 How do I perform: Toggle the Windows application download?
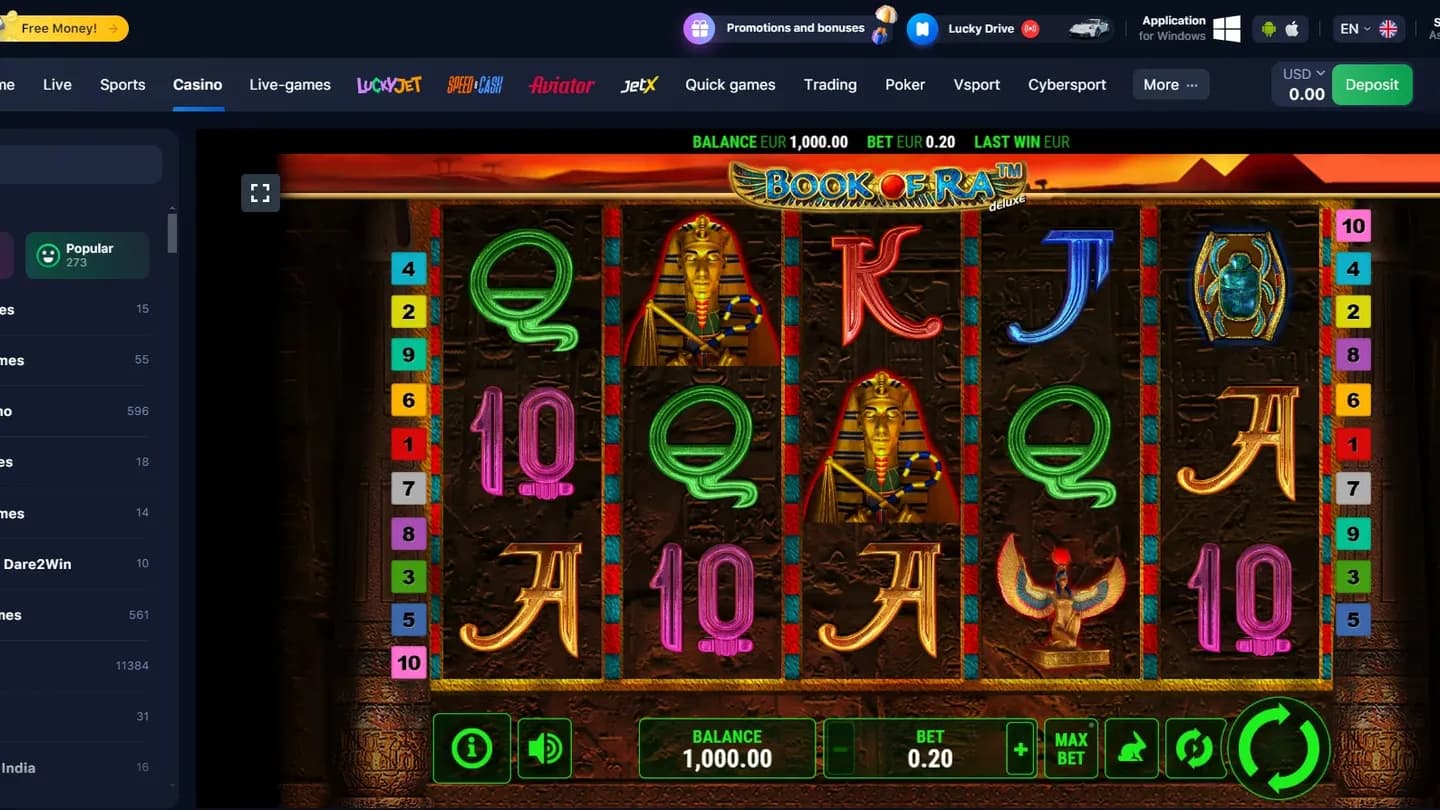click(1226, 28)
